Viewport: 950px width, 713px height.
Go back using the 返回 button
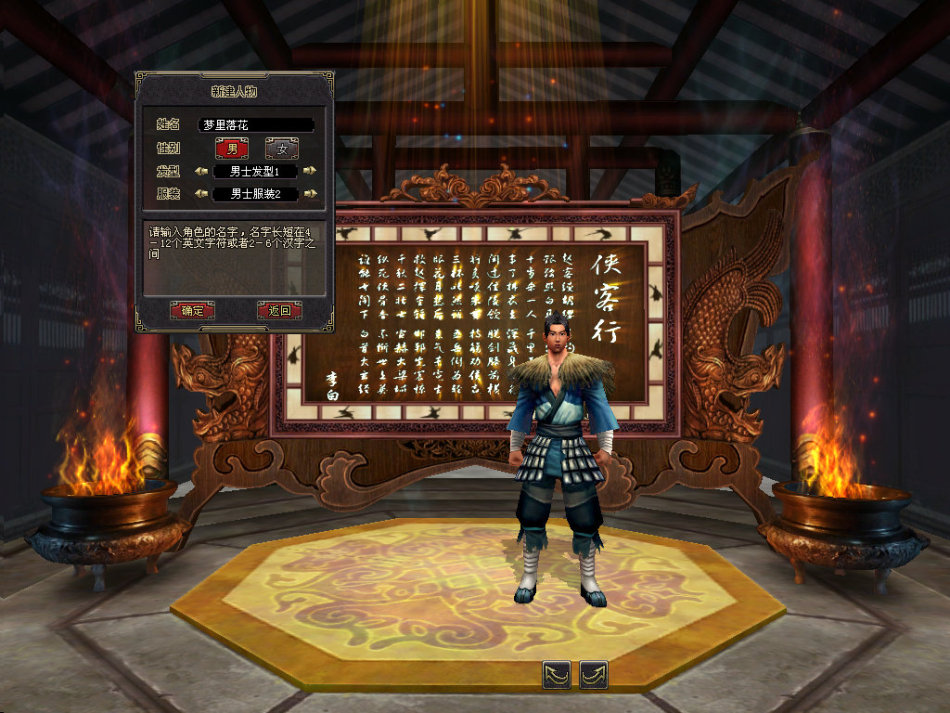tap(279, 310)
